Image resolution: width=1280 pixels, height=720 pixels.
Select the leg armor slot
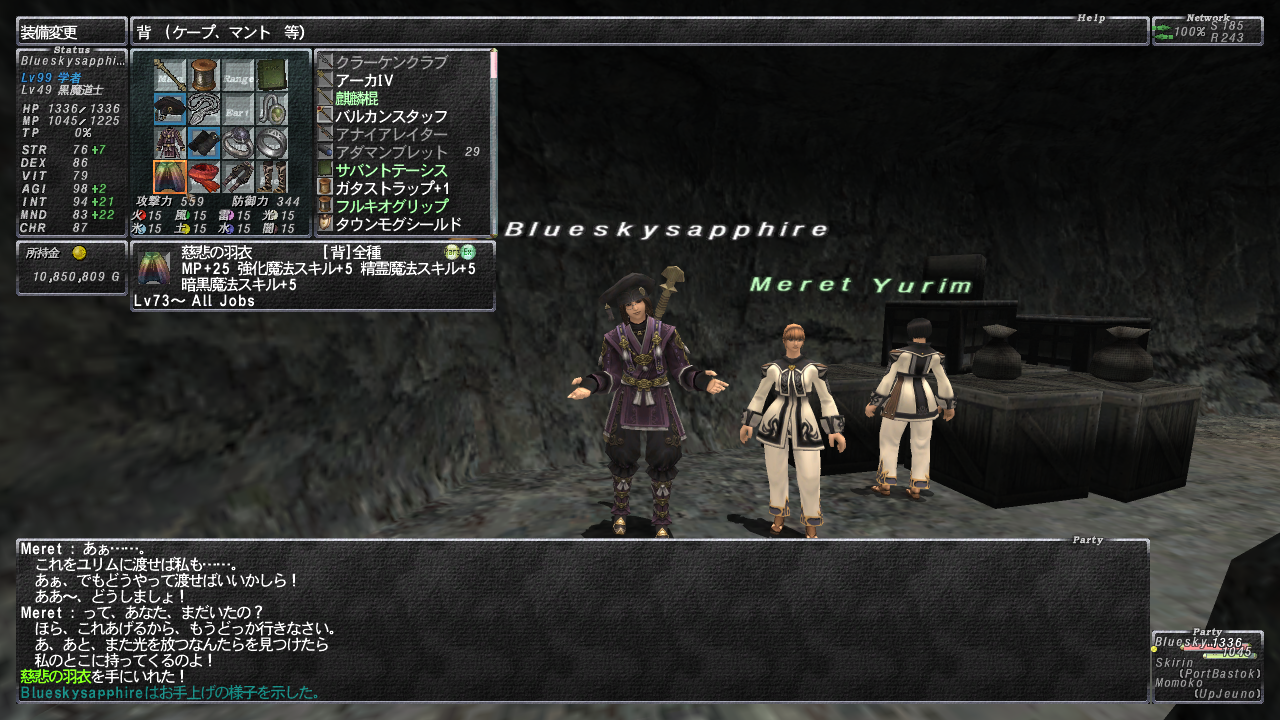pyautogui.click(x=238, y=177)
